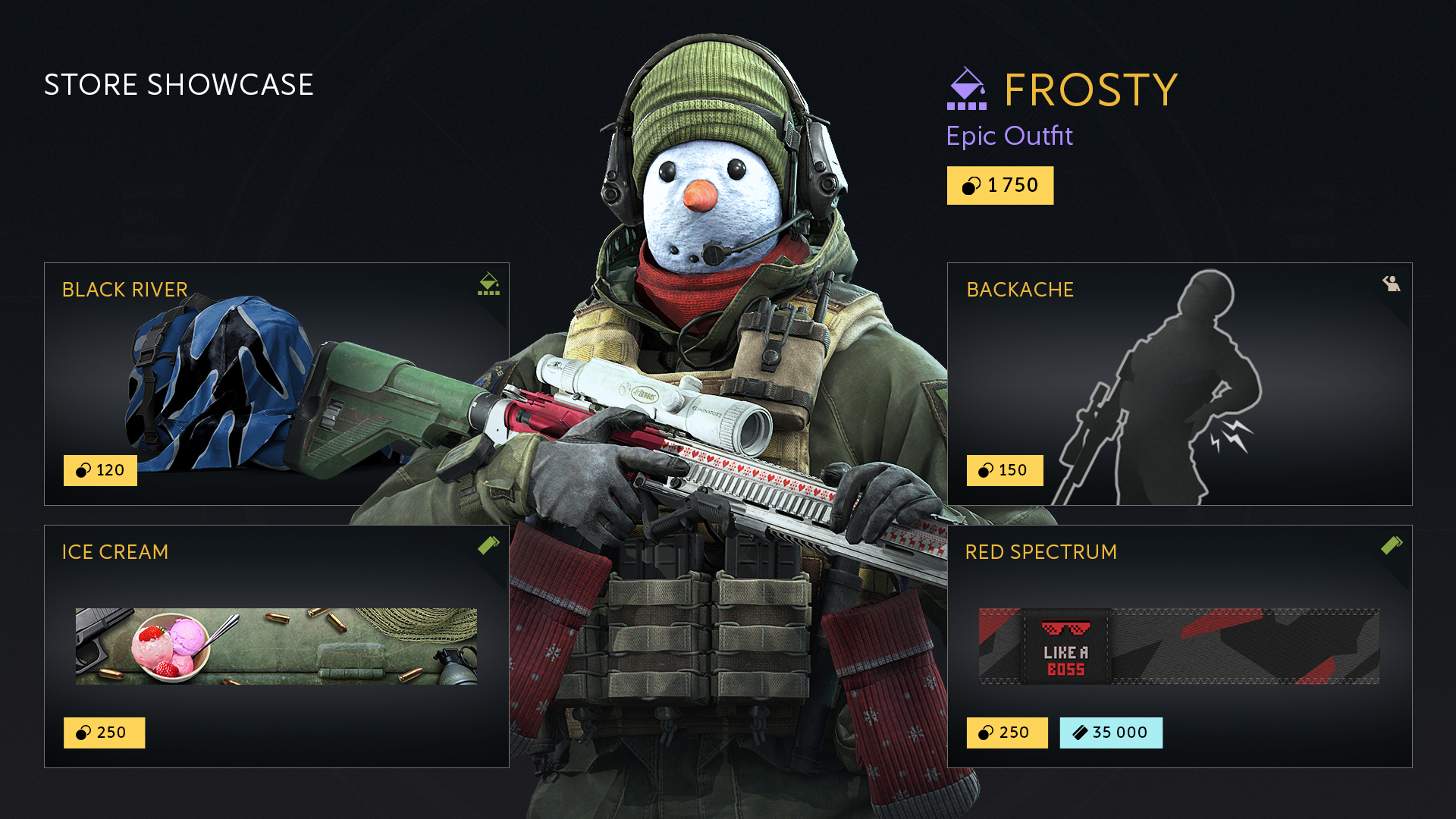Buy the Frosty outfit for 1750
The image size is (1456, 819).
click(999, 186)
